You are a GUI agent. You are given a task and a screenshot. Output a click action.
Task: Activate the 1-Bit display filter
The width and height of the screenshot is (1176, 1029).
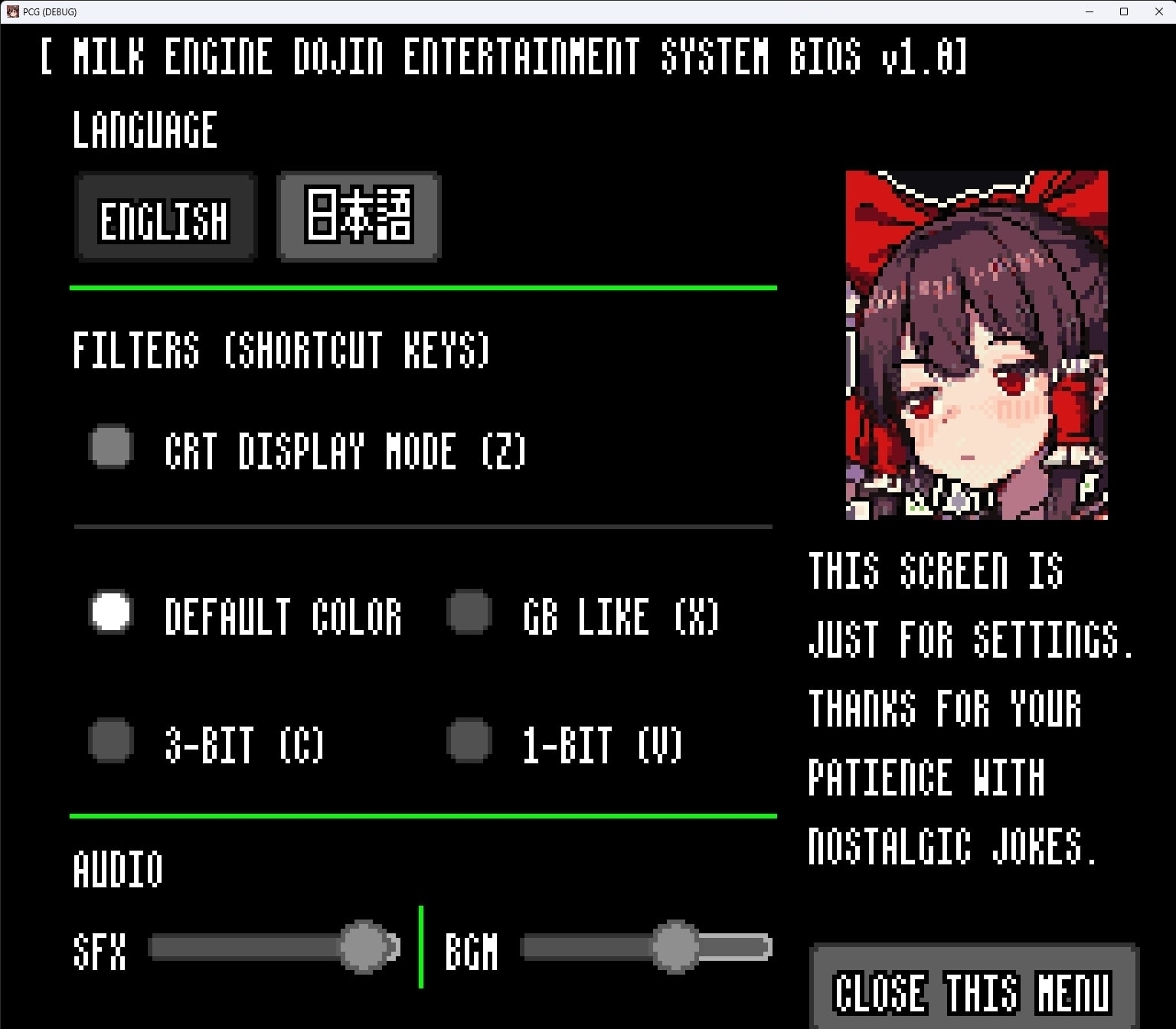(x=468, y=741)
